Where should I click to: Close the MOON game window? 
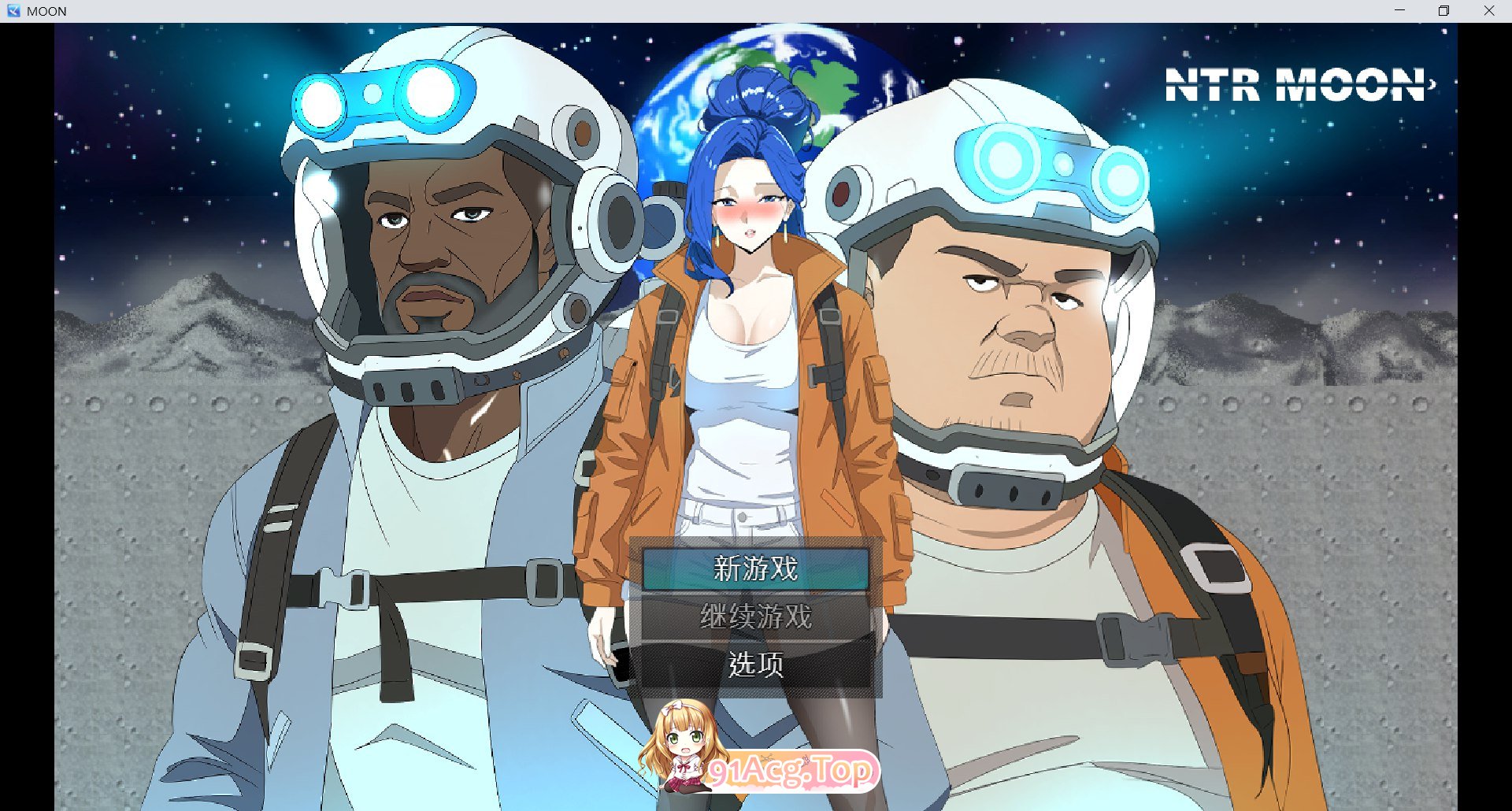1488,11
